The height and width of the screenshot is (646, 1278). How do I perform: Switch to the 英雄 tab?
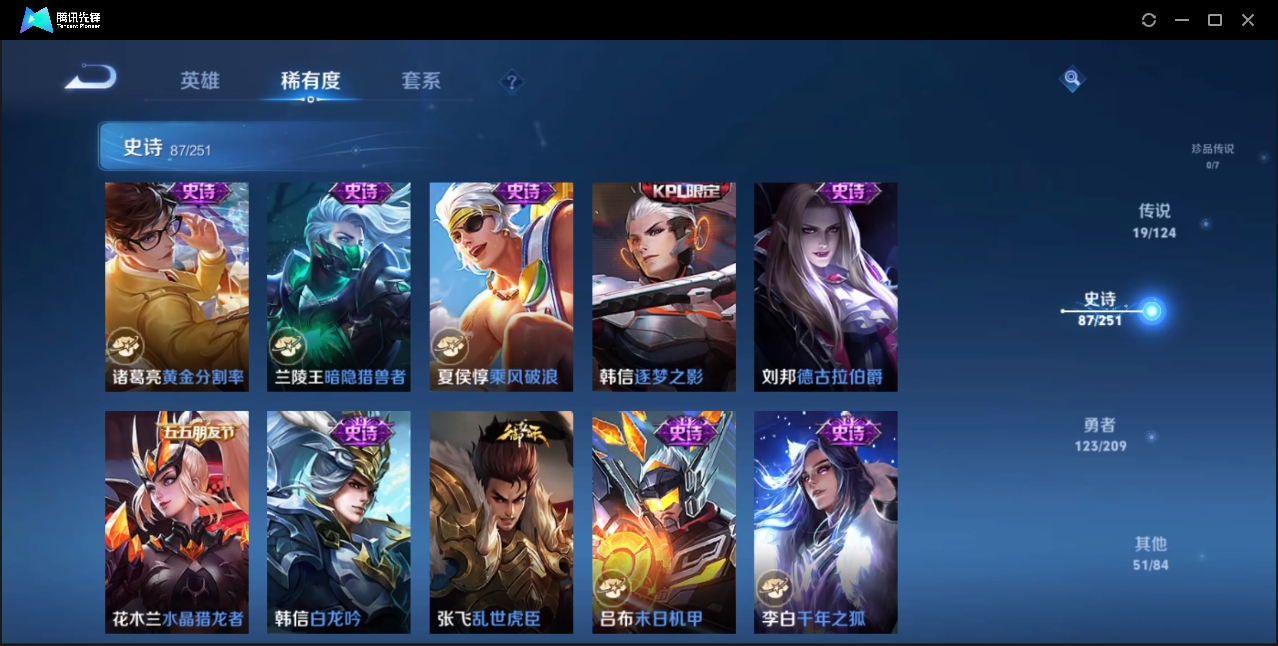[x=200, y=81]
